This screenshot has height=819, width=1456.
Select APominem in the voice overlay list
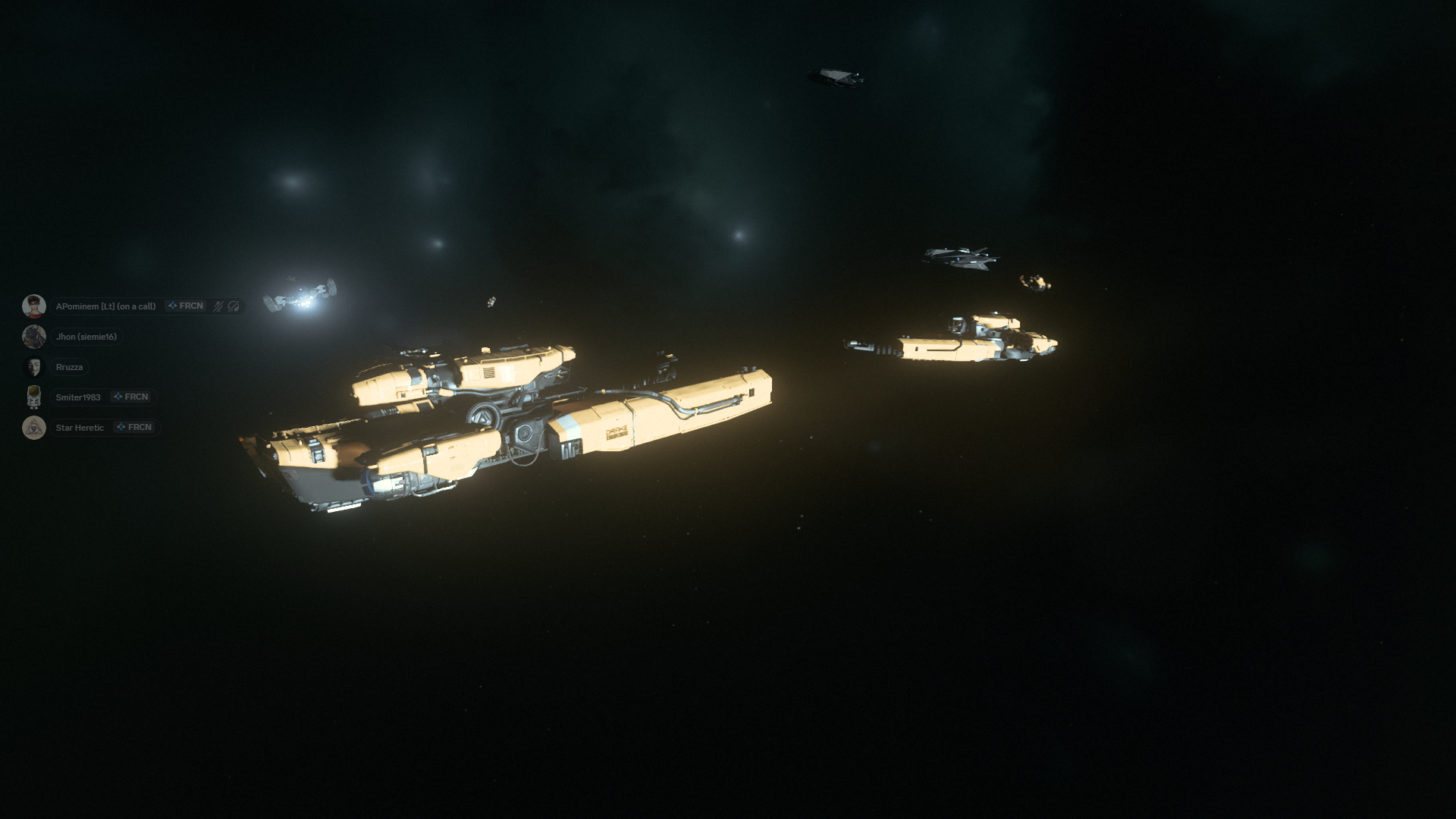105,306
